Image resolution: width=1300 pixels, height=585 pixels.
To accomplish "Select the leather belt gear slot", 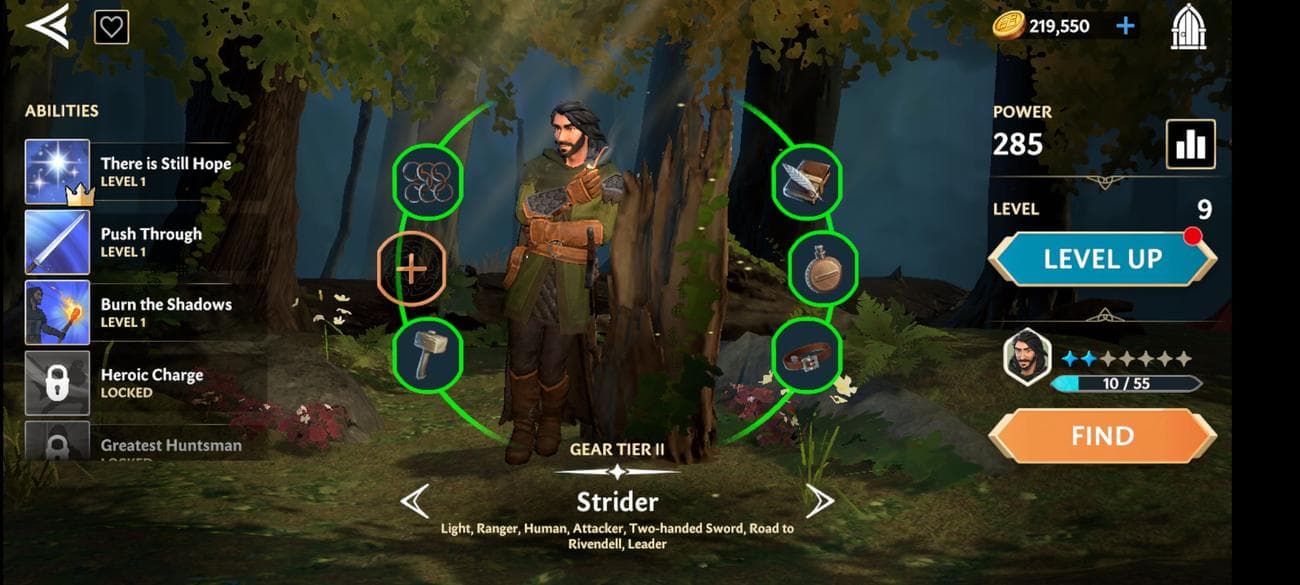I will [x=806, y=352].
